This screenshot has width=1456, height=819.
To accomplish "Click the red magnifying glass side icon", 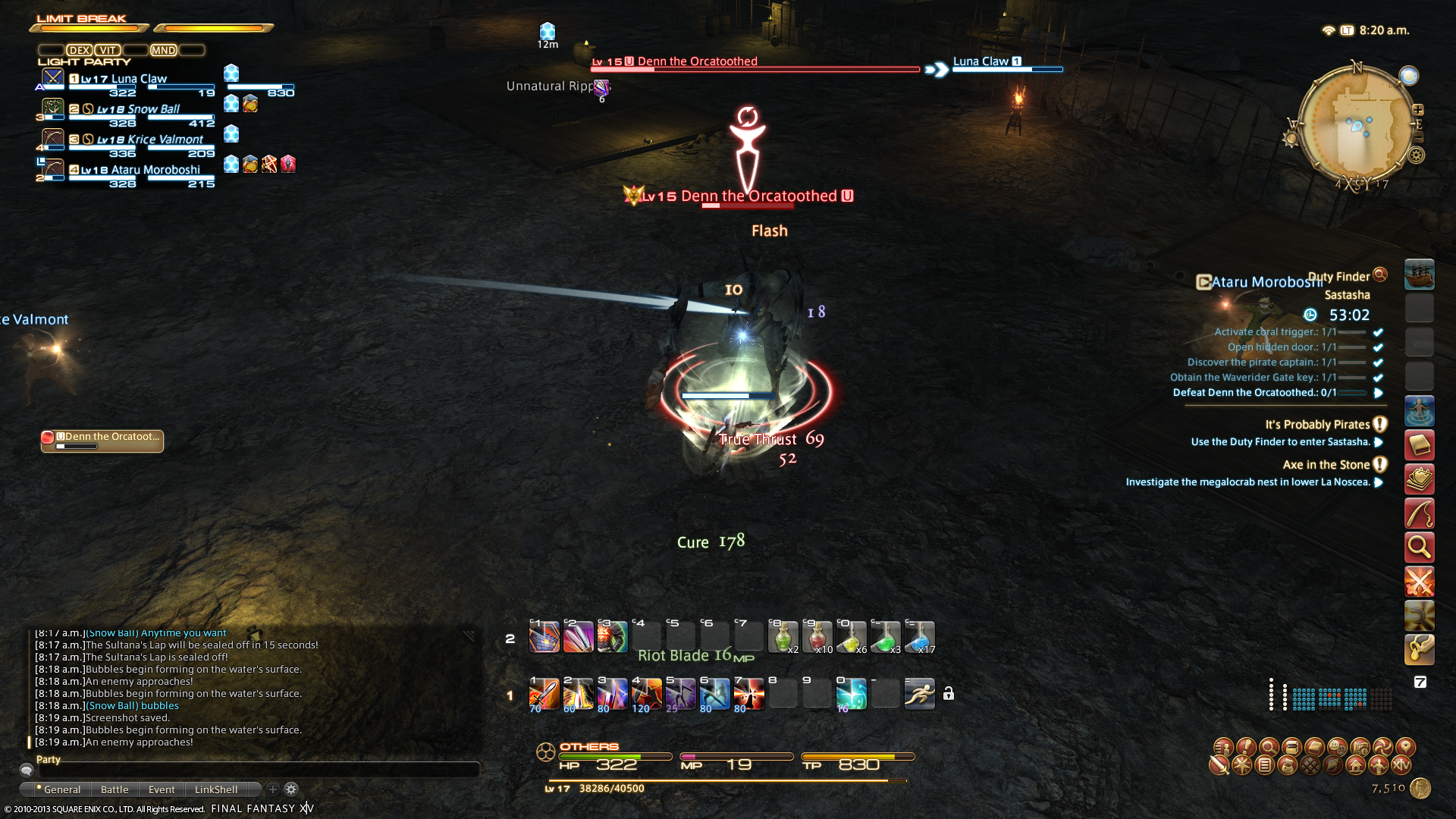I will click(1419, 546).
